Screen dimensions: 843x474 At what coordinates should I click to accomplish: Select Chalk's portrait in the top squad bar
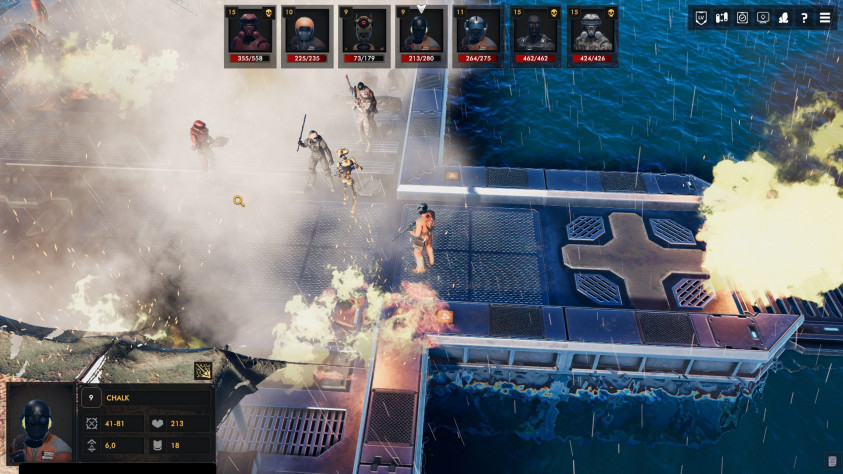tap(421, 35)
